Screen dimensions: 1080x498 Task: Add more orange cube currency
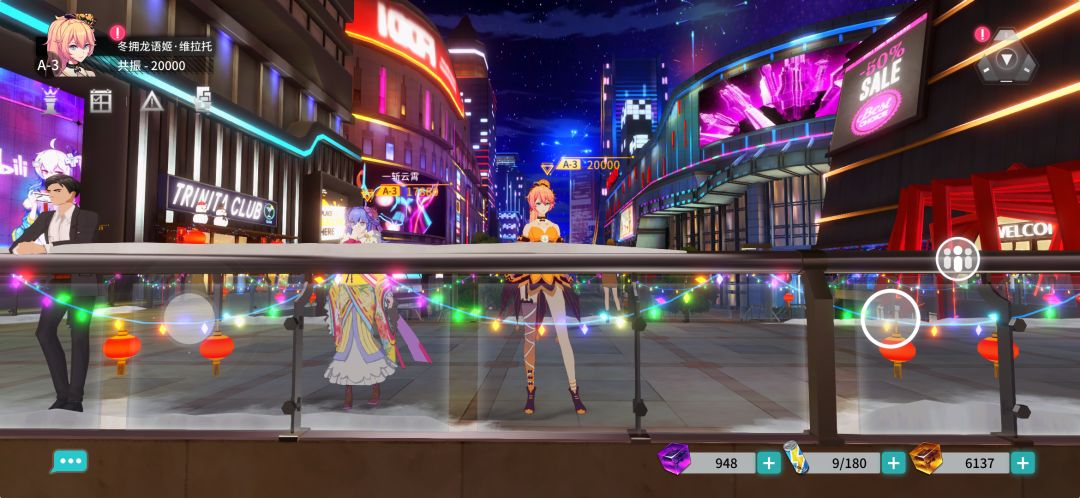tap(1022, 463)
